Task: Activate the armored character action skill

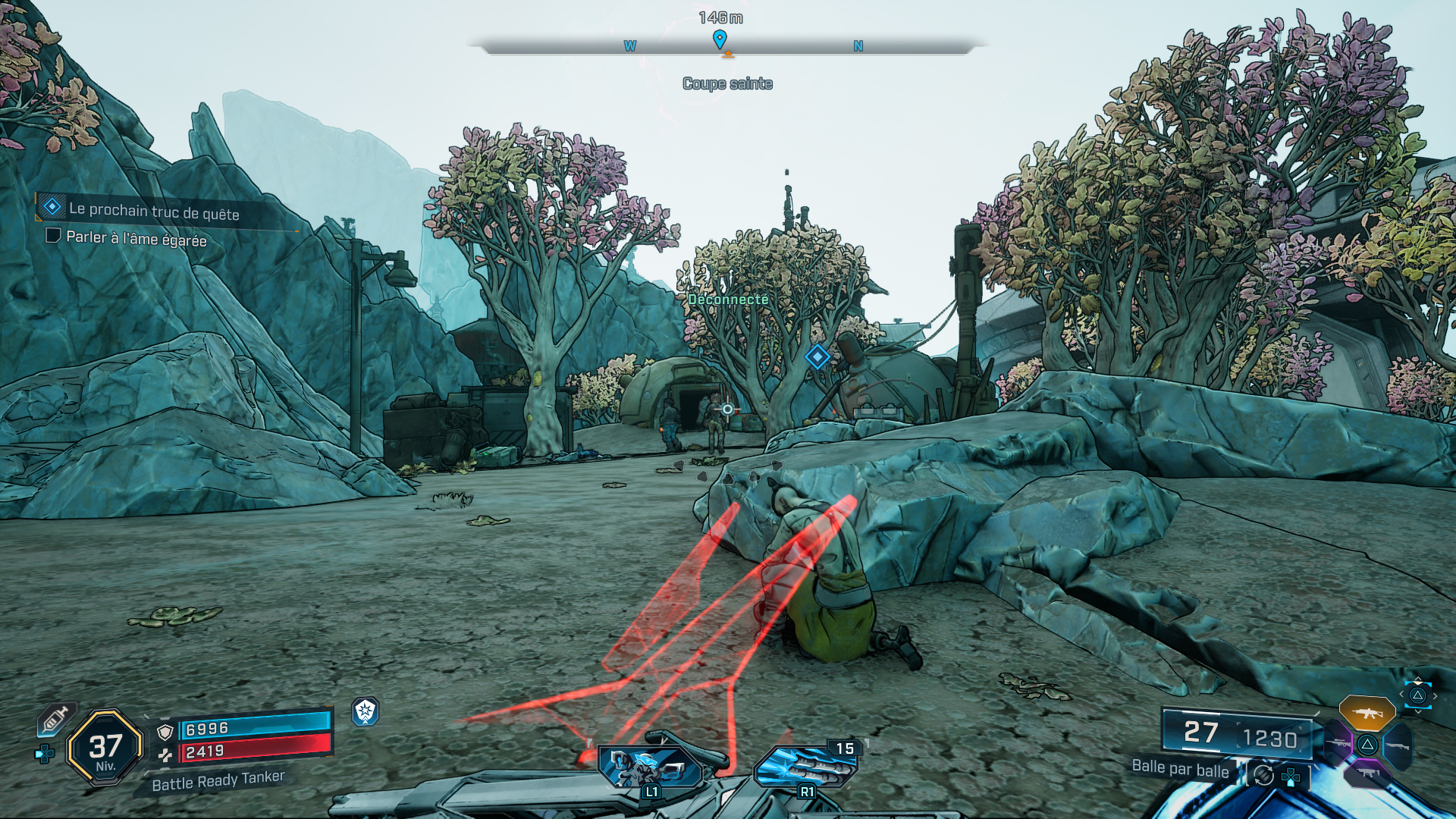Action: (x=651, y=767)
